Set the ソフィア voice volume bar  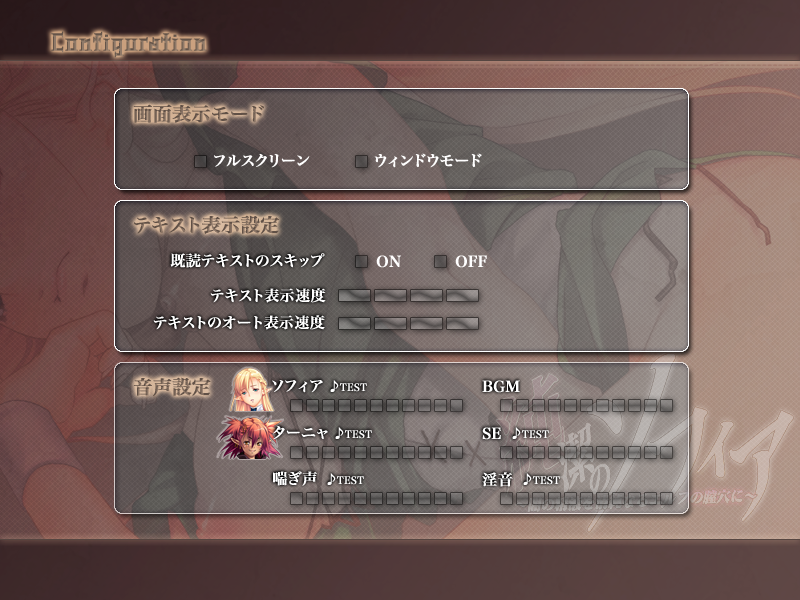[x=377, y=405]
